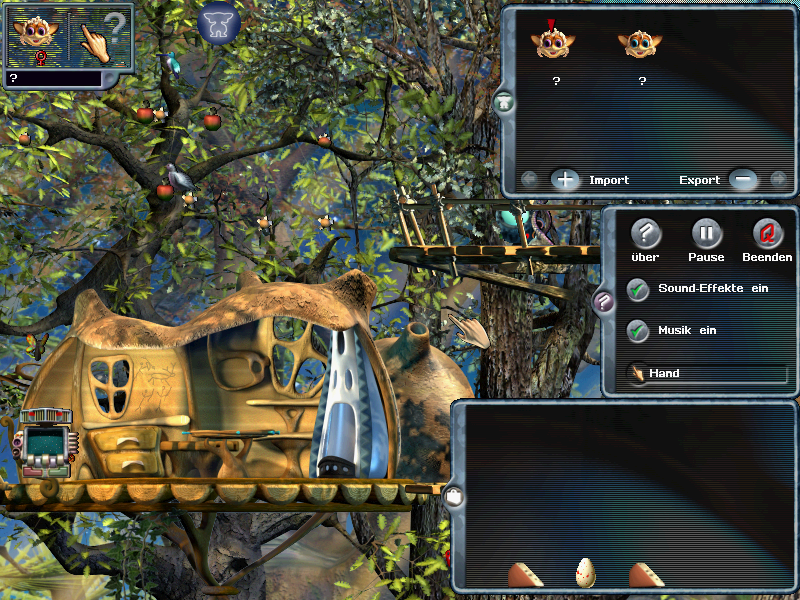The image size is (800, 600).
Task: Quit with the Beenden button
Action: (767, 234)
